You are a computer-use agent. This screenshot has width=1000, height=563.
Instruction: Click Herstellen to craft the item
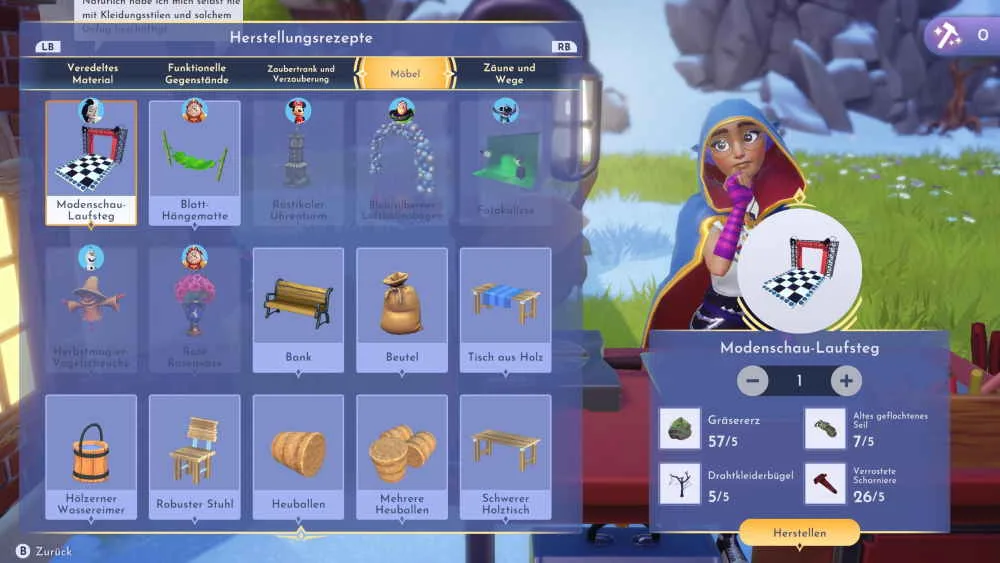pos(799,533)
